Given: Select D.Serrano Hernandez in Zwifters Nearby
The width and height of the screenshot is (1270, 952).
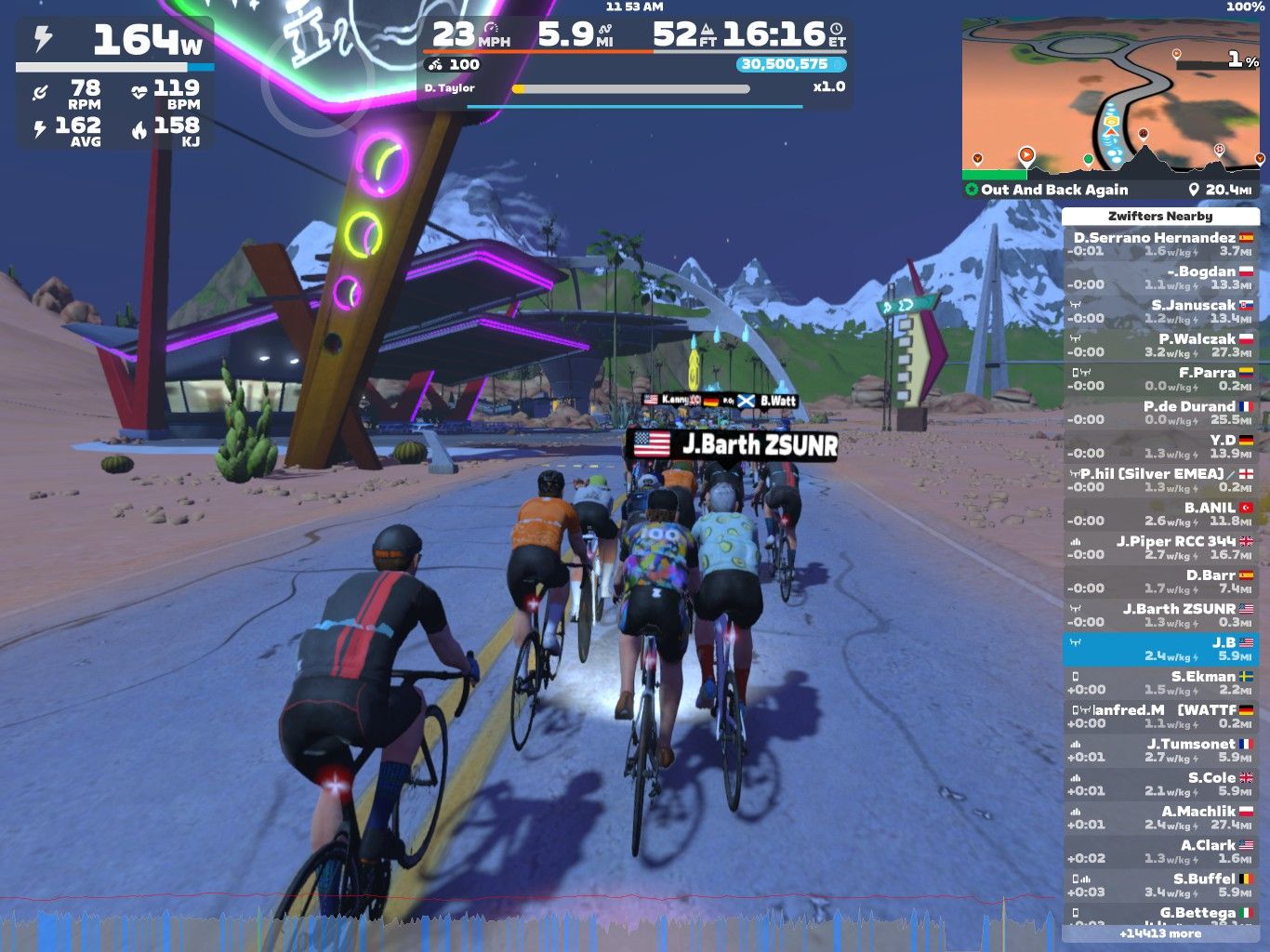Looking at the screenshot, I should [x=1160, y=244].
